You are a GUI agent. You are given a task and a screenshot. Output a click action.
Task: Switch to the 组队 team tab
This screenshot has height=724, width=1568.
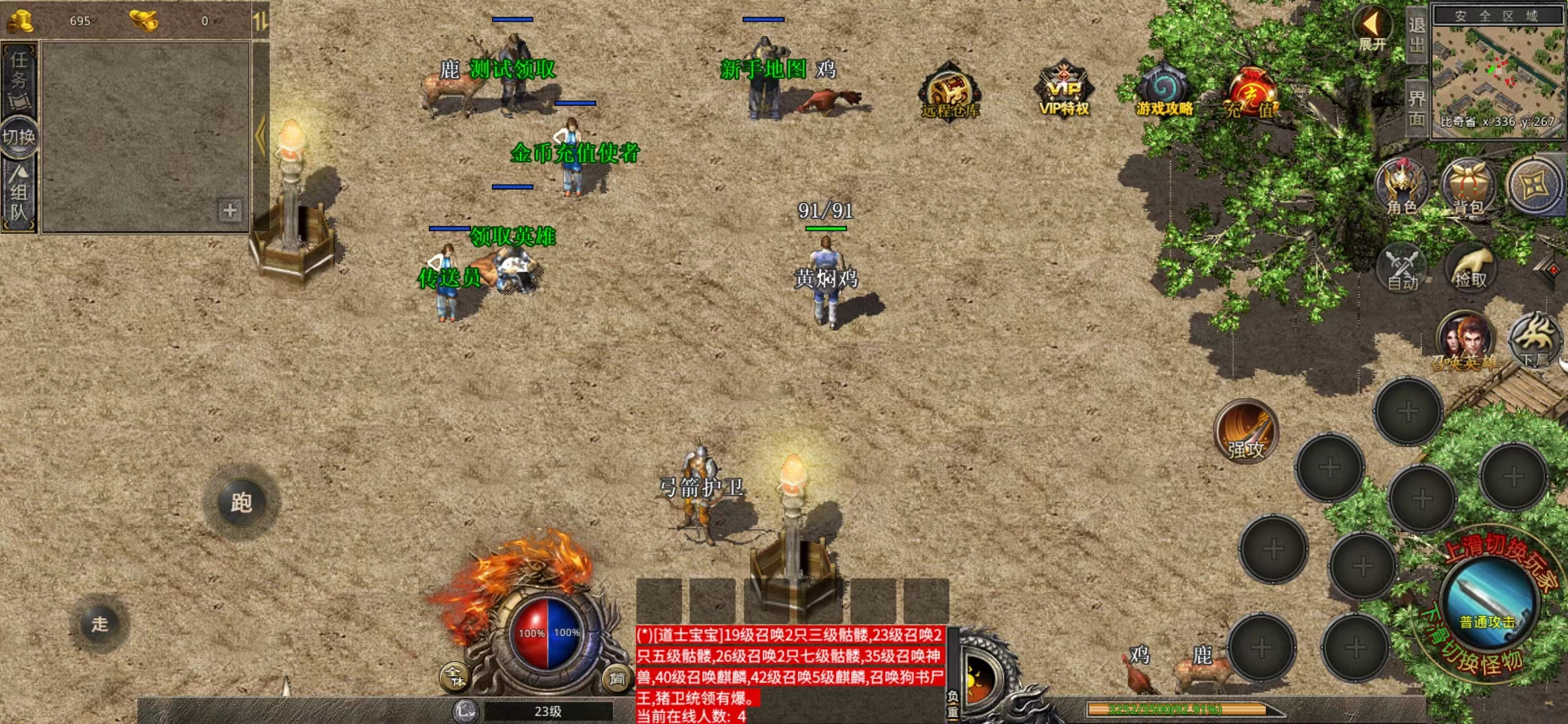(19, 194)
